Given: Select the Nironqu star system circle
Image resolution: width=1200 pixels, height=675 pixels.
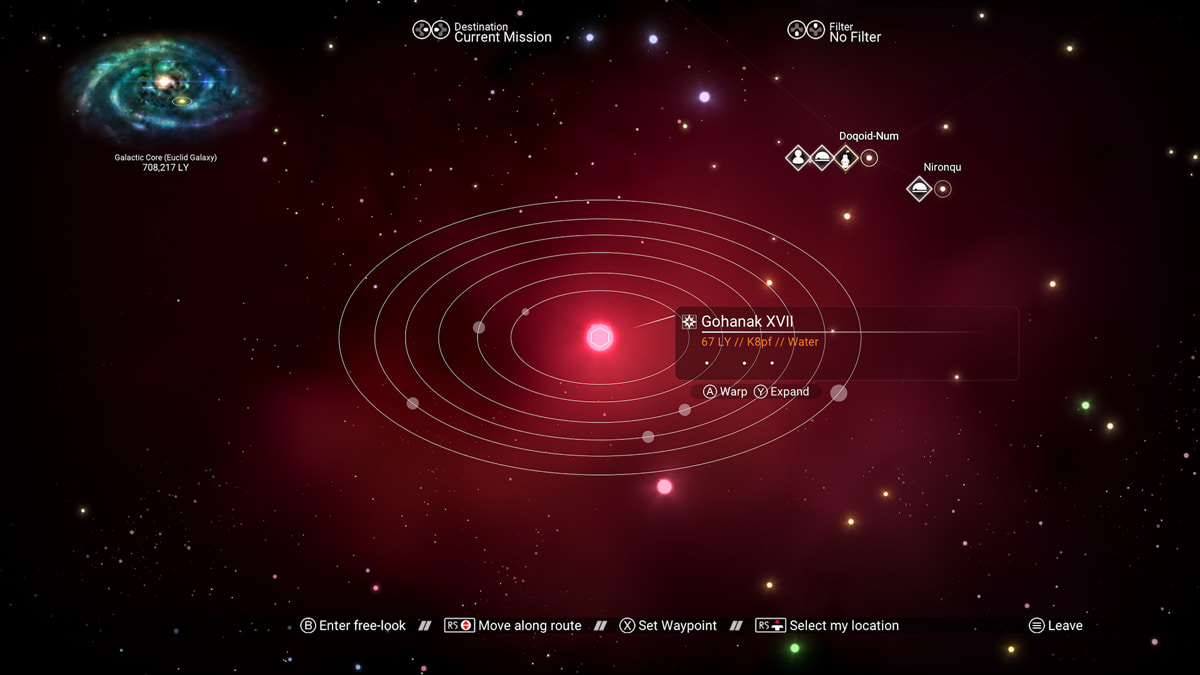Looking at the screenshot, I should click(x=942, y=188).
